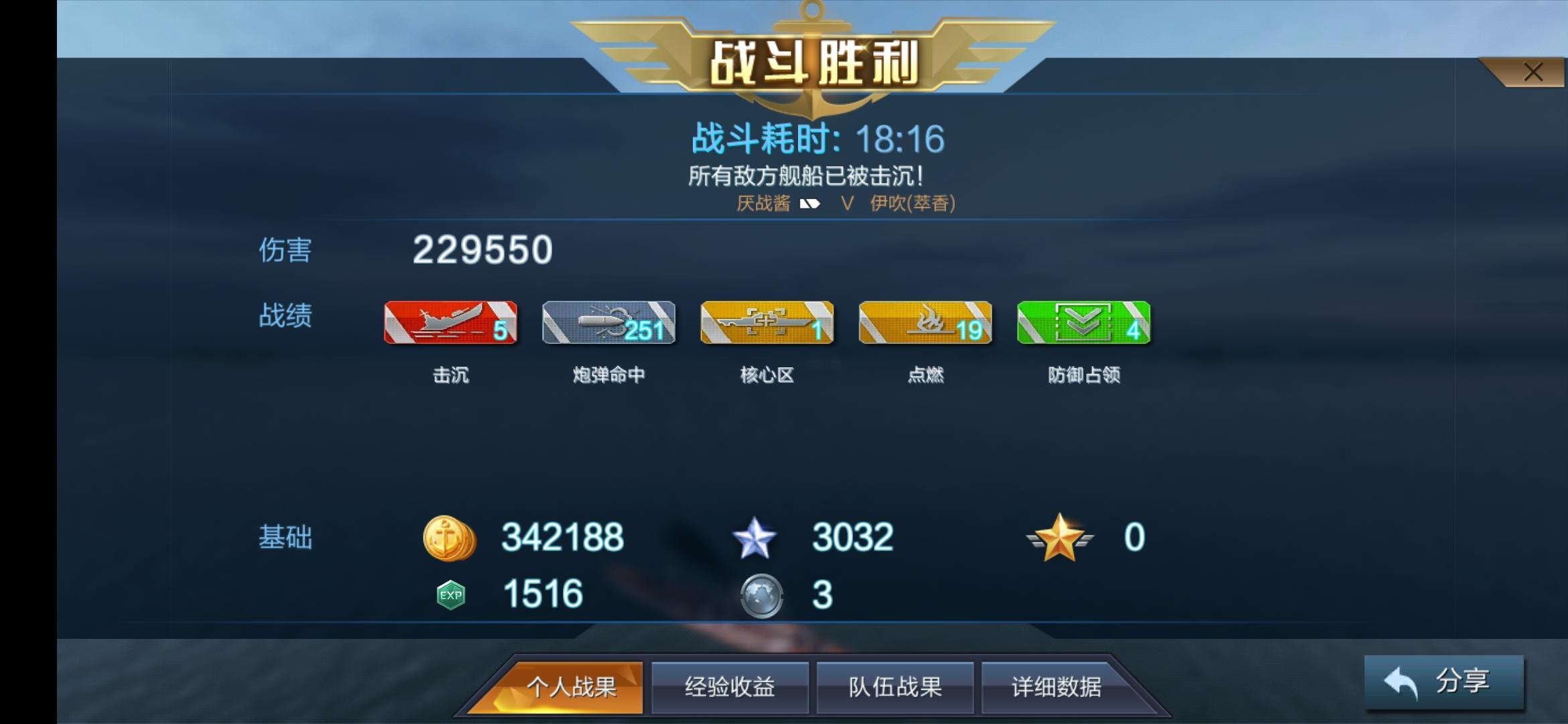Screen dimensions: 1568x724
Task: Switch to the 经验收益 tab
Action: (x=728, y=687)
